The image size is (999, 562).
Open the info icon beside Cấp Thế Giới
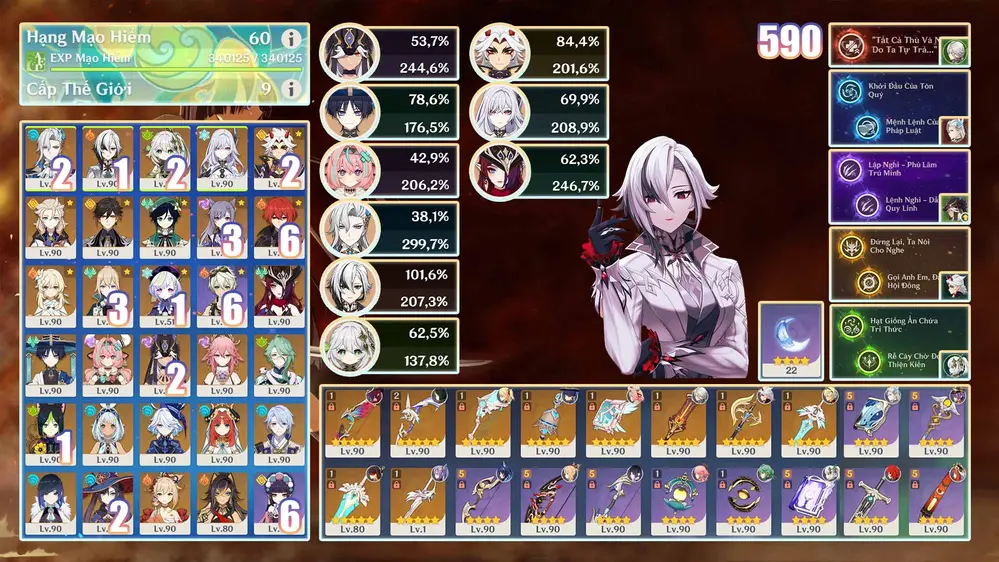pyautogui.click(x=291, y=89)
